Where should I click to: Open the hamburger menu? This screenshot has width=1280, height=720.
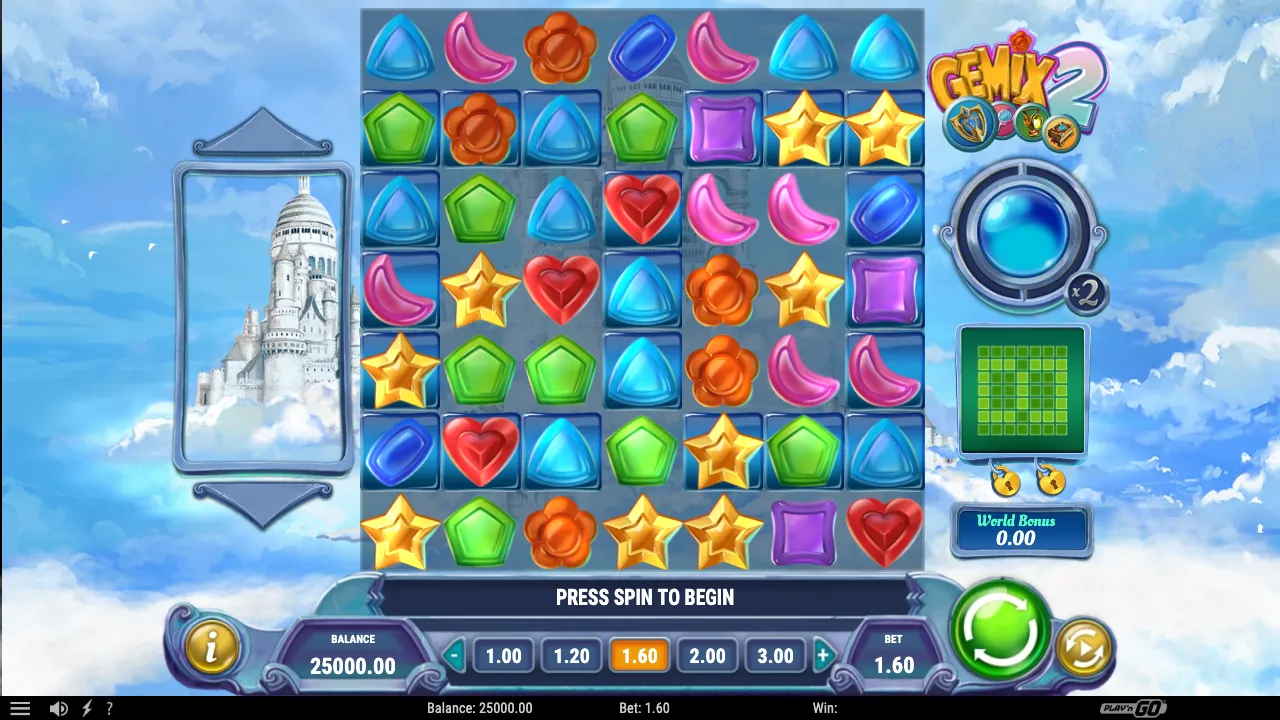point(20,708)
